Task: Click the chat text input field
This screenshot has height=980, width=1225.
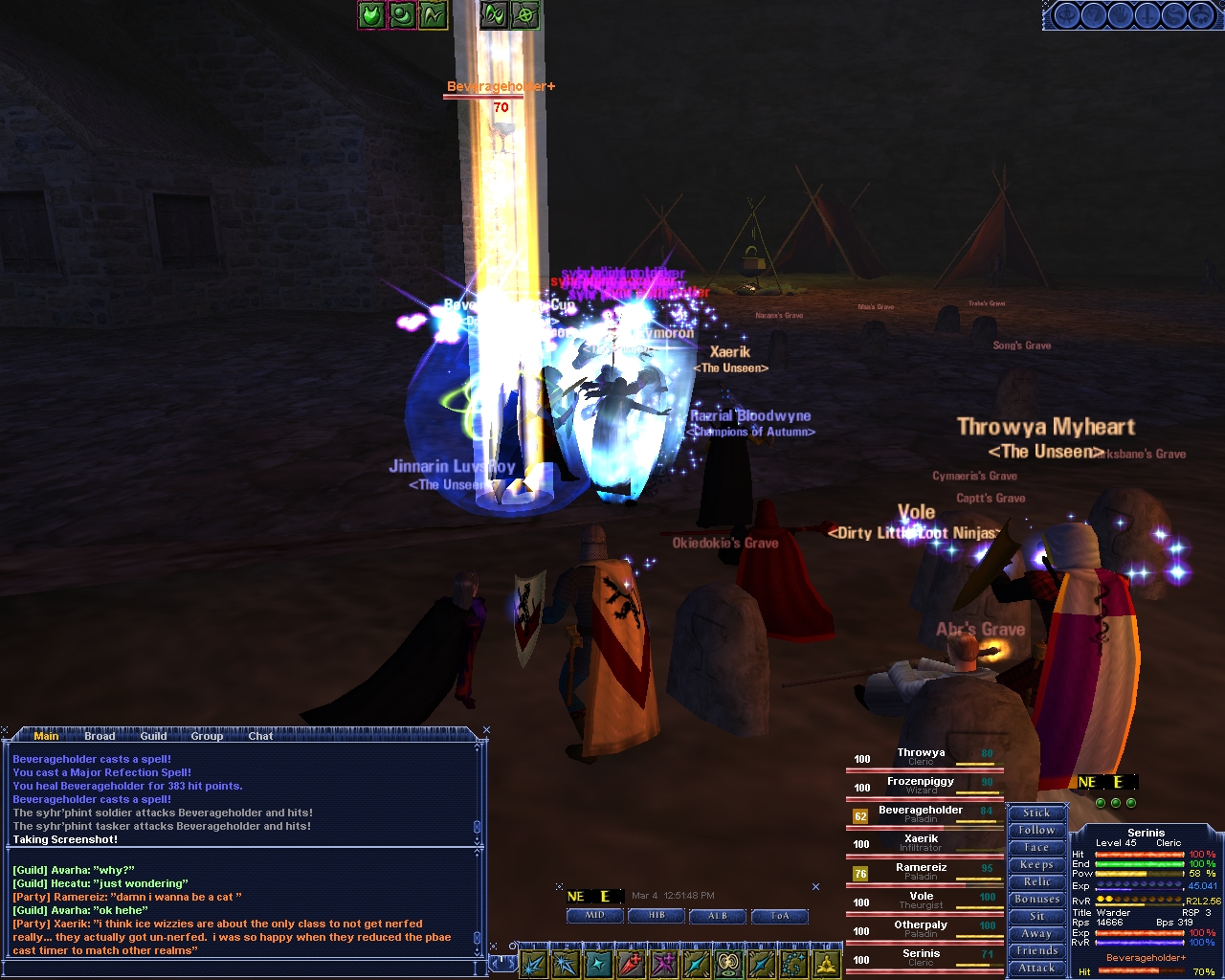Action: click(x=239, y=969)
